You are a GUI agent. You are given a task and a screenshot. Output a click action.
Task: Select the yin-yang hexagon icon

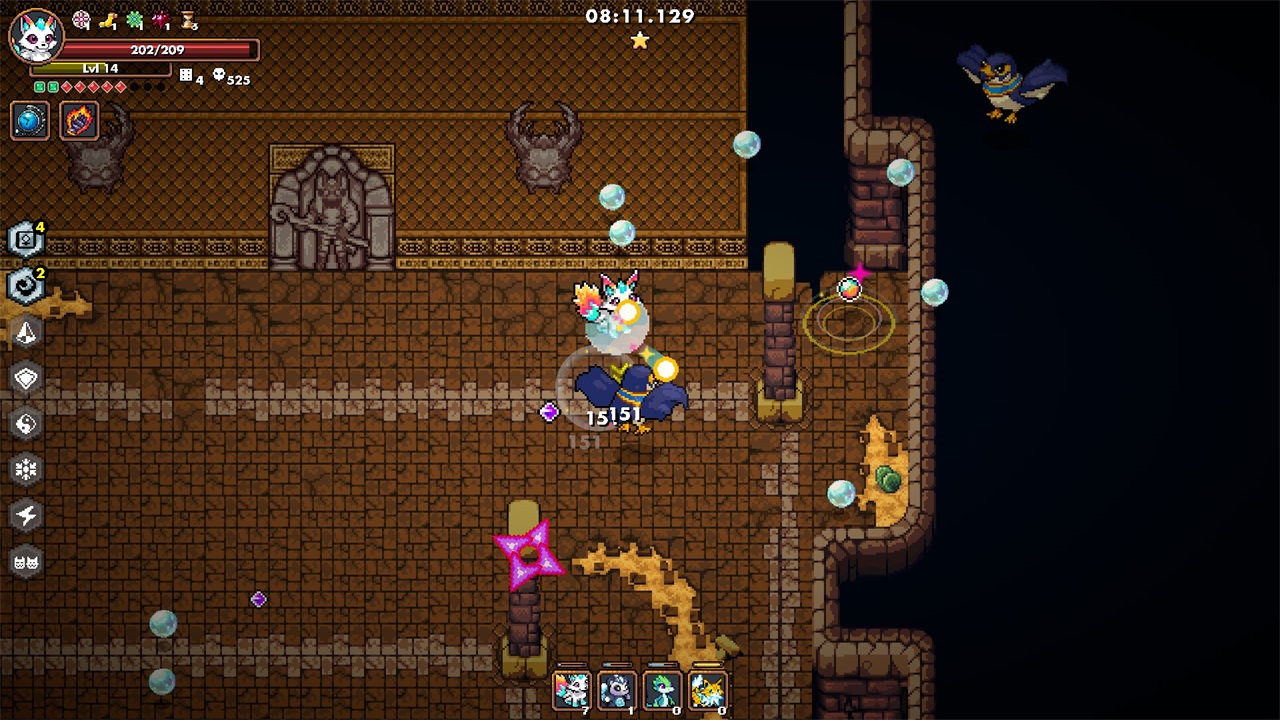pos(26,424)
